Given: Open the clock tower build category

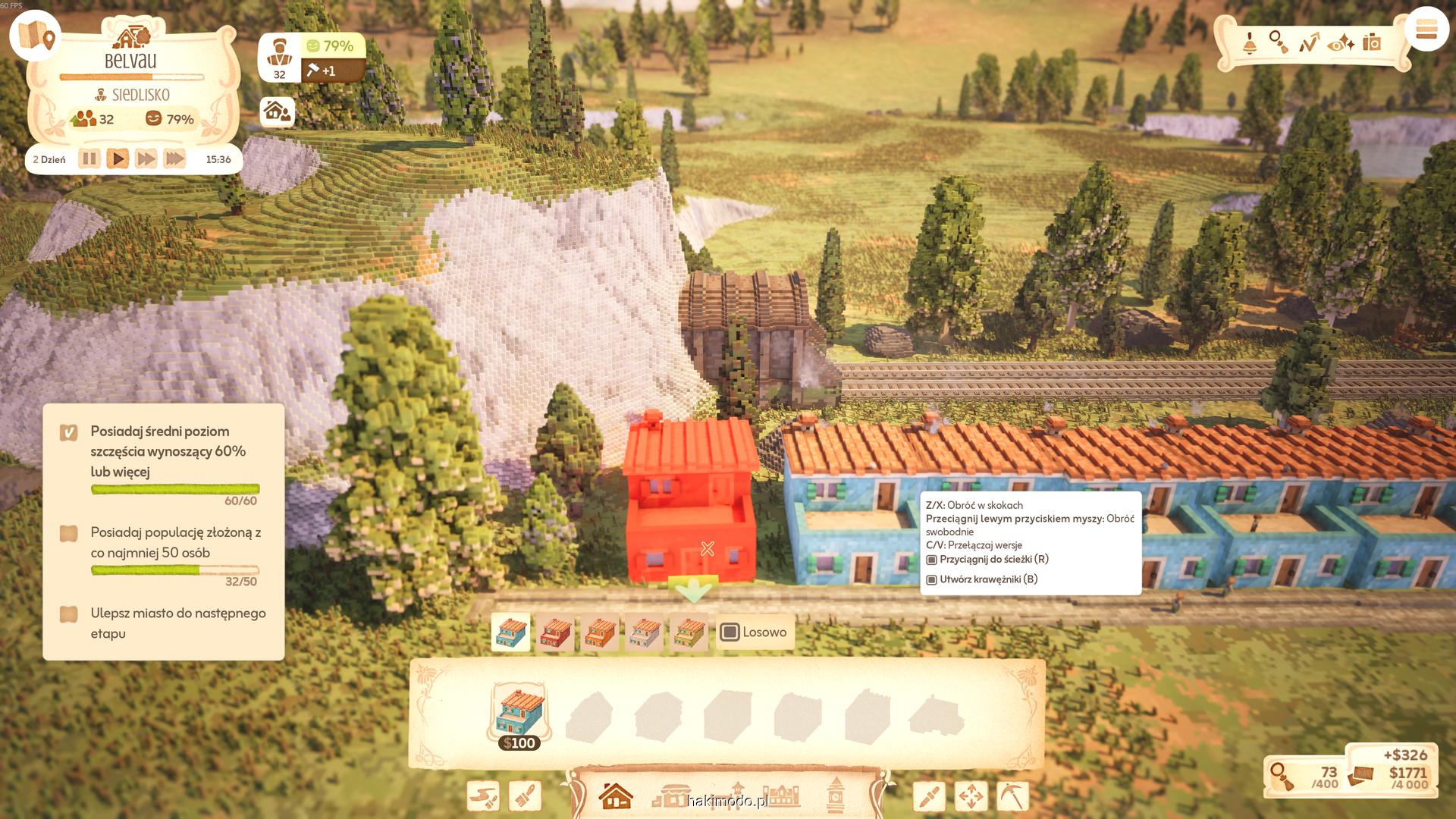Looking at the screenshot, I should (x=835, y=795).
